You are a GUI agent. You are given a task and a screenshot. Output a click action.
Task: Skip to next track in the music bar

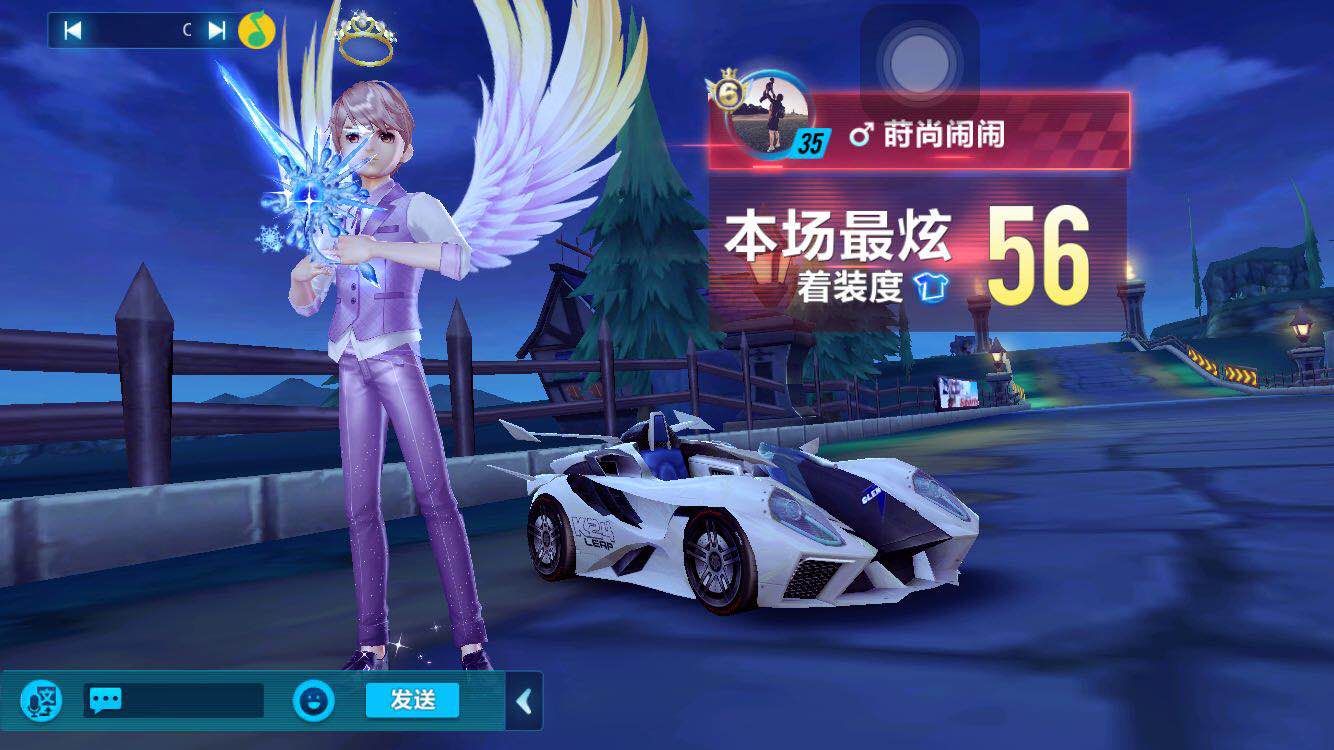[215, 29]
